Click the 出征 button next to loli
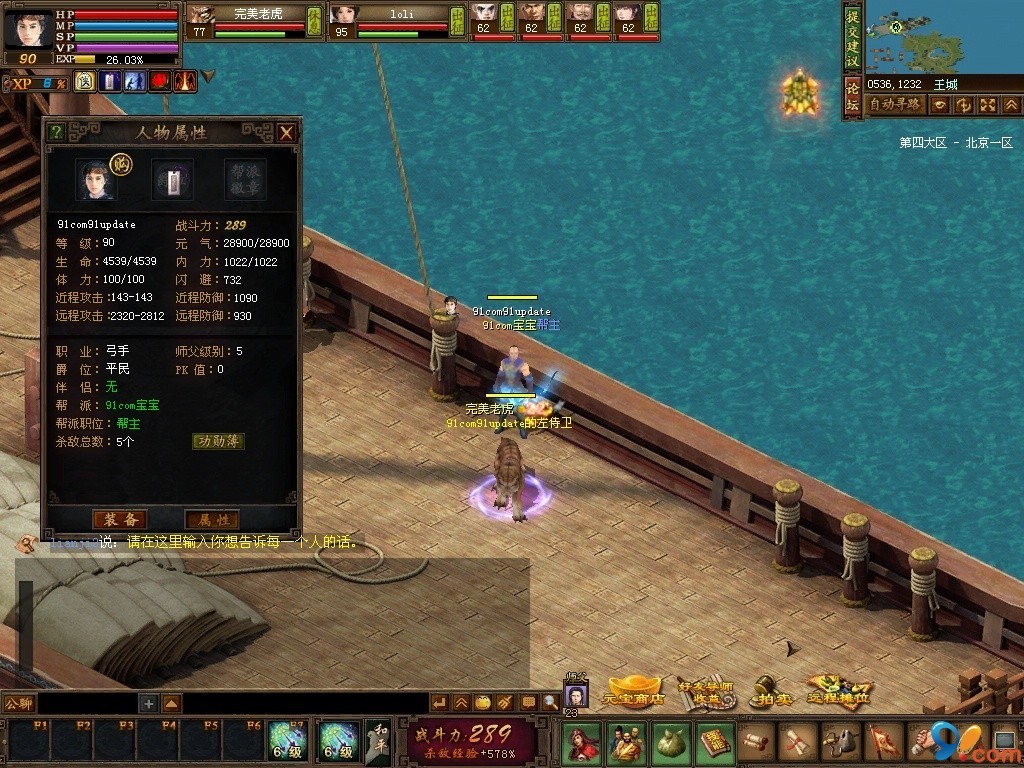 click(x=456, y=20)
